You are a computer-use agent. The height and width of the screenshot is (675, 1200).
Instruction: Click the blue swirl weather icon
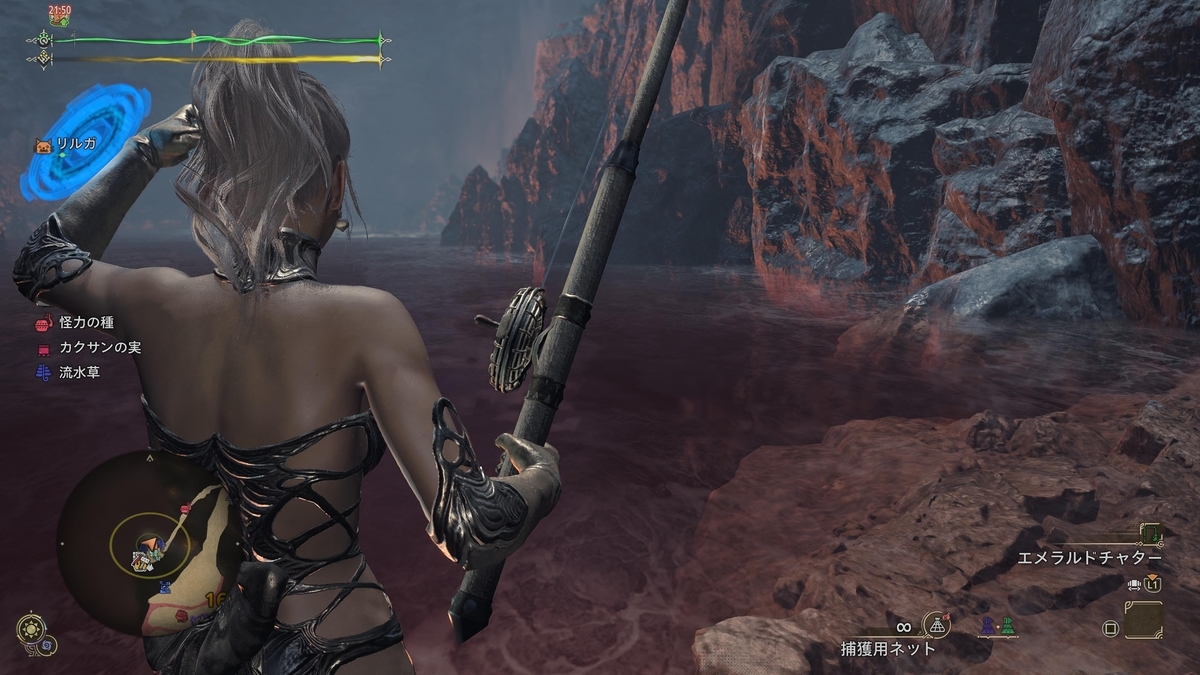point(47,646)
